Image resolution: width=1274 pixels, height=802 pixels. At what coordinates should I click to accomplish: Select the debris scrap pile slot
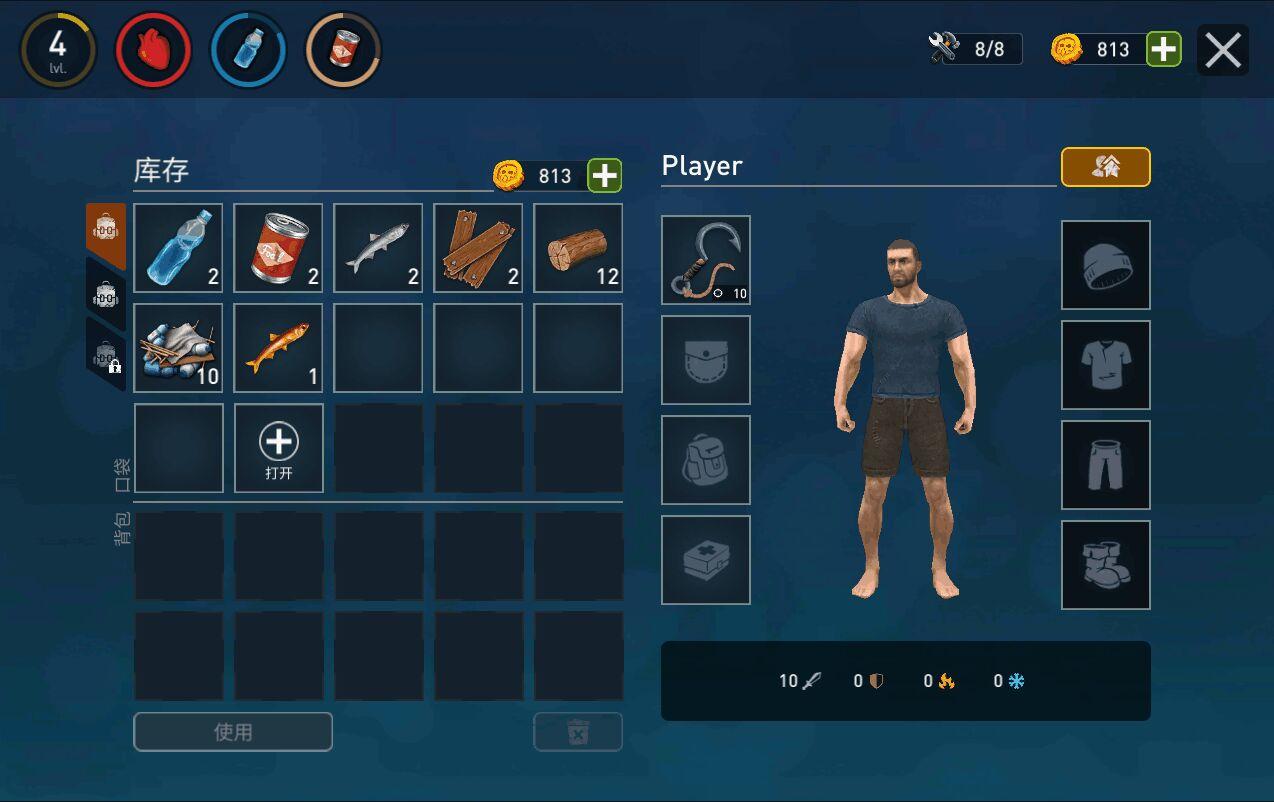coord(178,348)
